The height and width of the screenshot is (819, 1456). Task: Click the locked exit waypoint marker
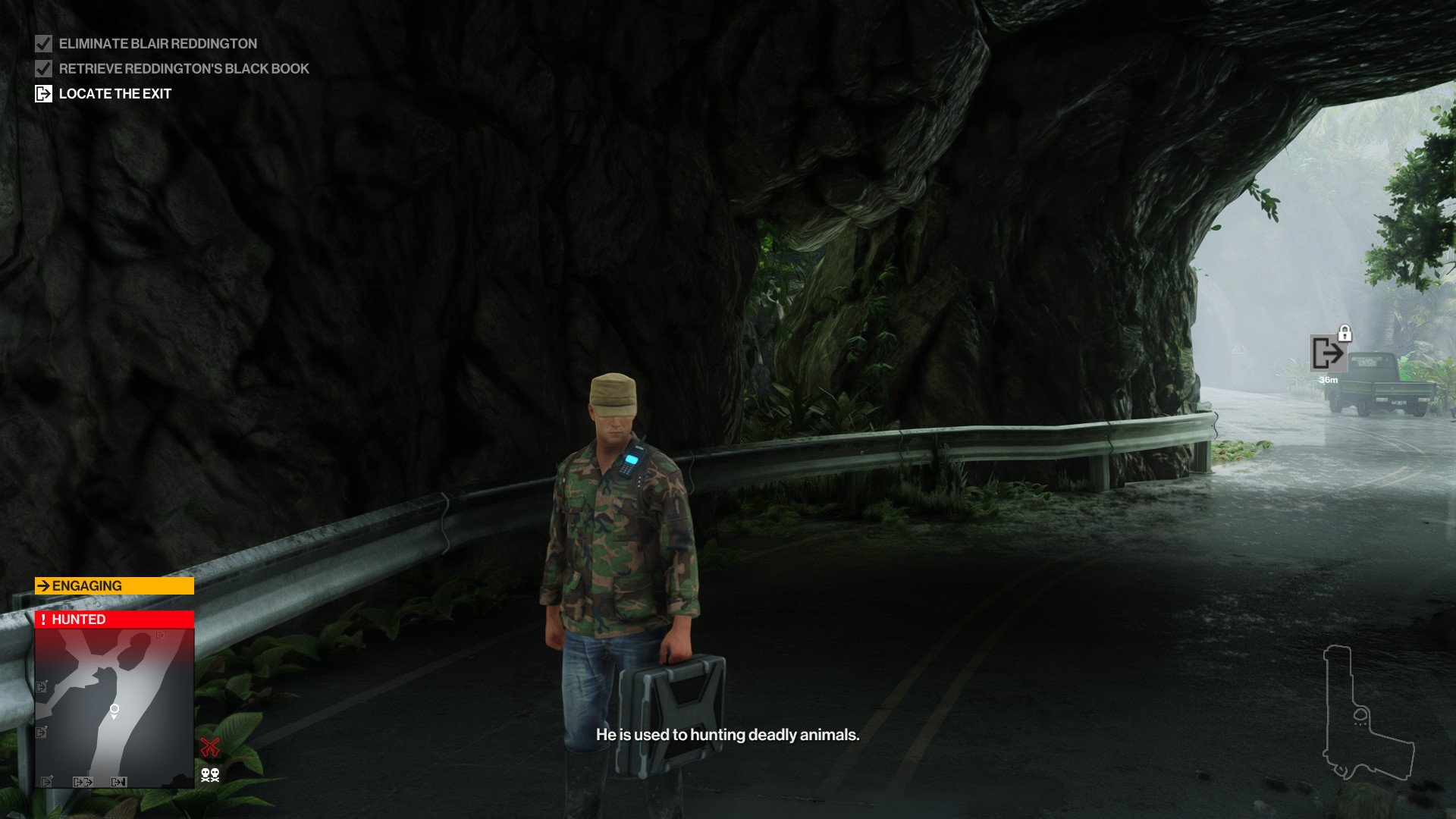[x=1328, y=353]
